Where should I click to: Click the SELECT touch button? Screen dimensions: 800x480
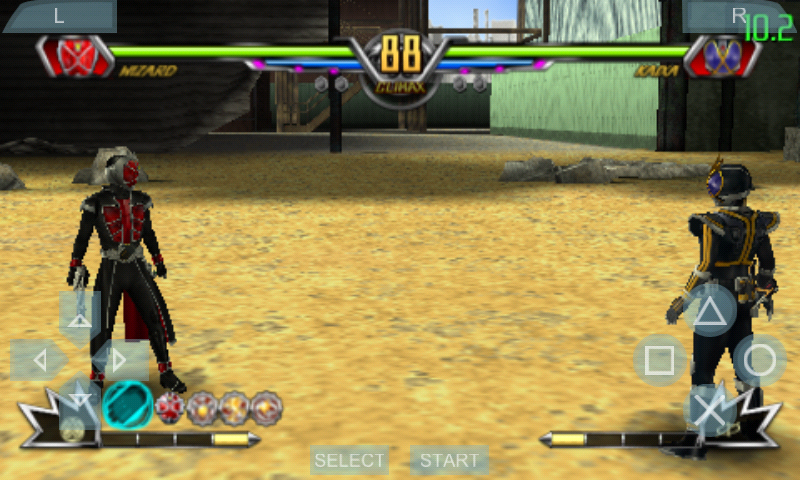[x=349, y=460]
